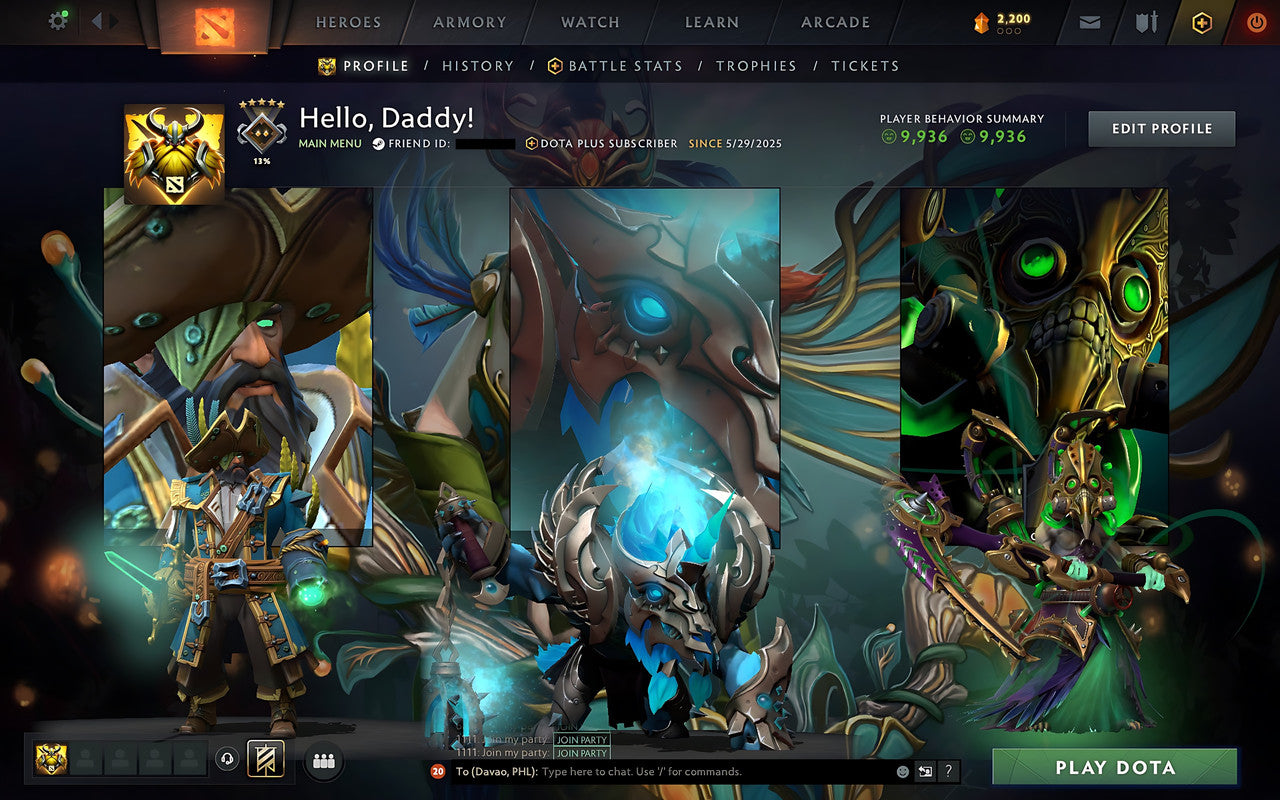Open the settings gear menu

coord(57,20)
